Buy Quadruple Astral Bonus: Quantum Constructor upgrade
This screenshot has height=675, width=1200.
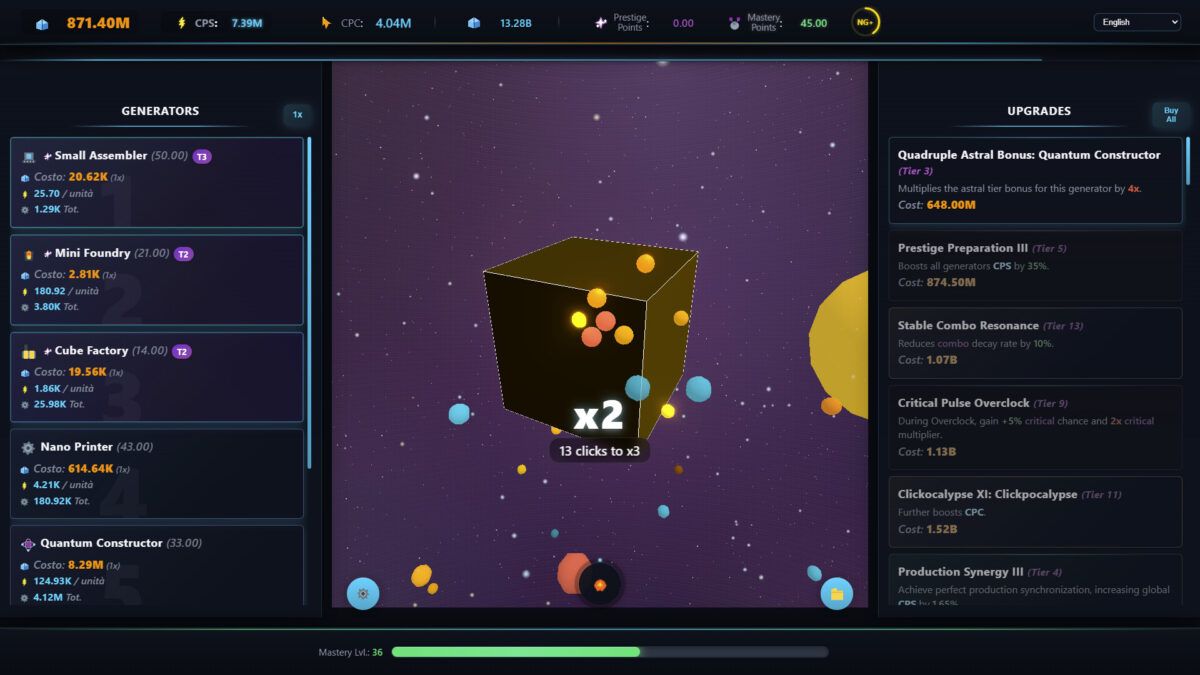coord(1035,180)
